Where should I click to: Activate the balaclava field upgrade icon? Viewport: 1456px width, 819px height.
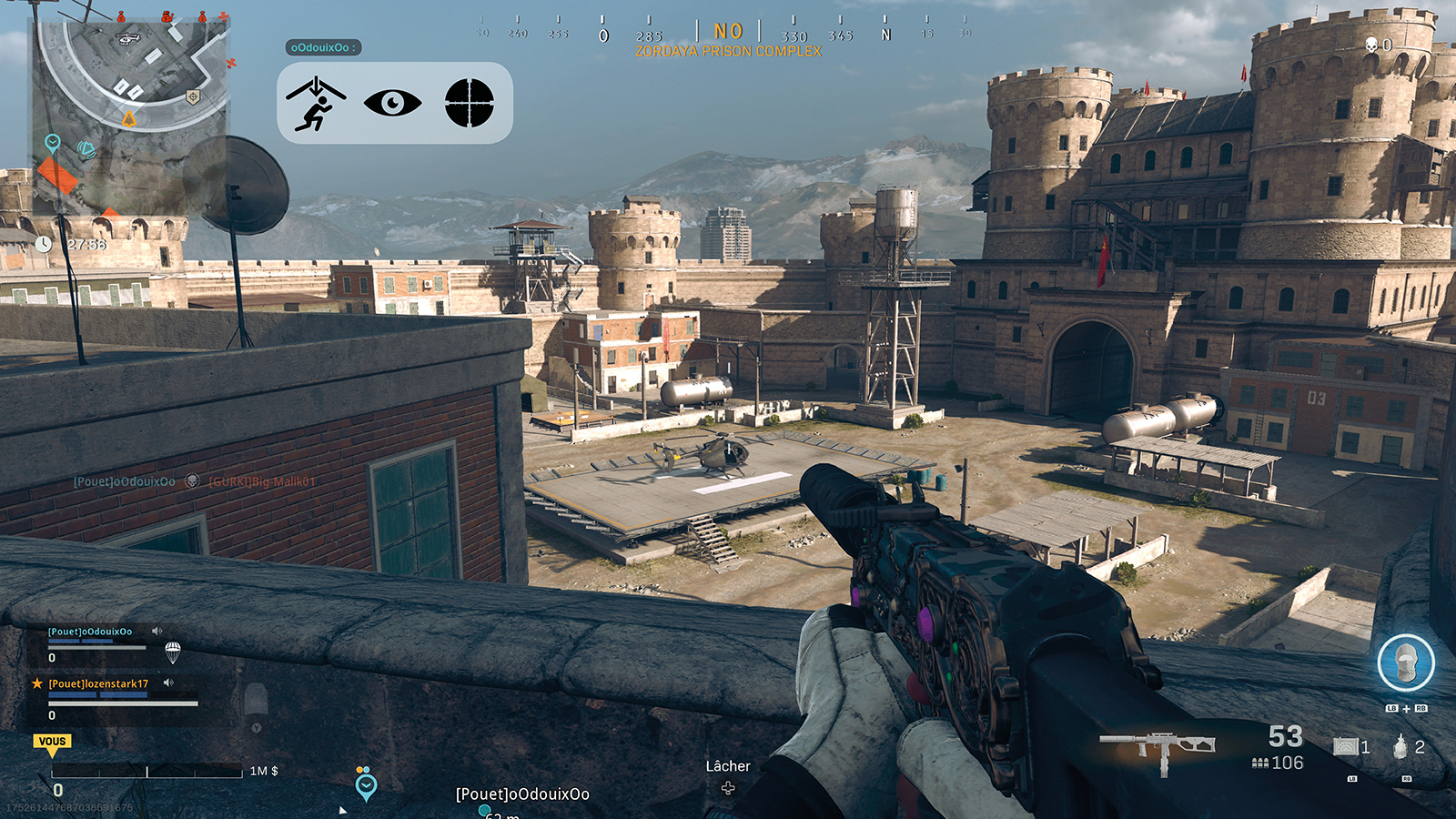1405,663
